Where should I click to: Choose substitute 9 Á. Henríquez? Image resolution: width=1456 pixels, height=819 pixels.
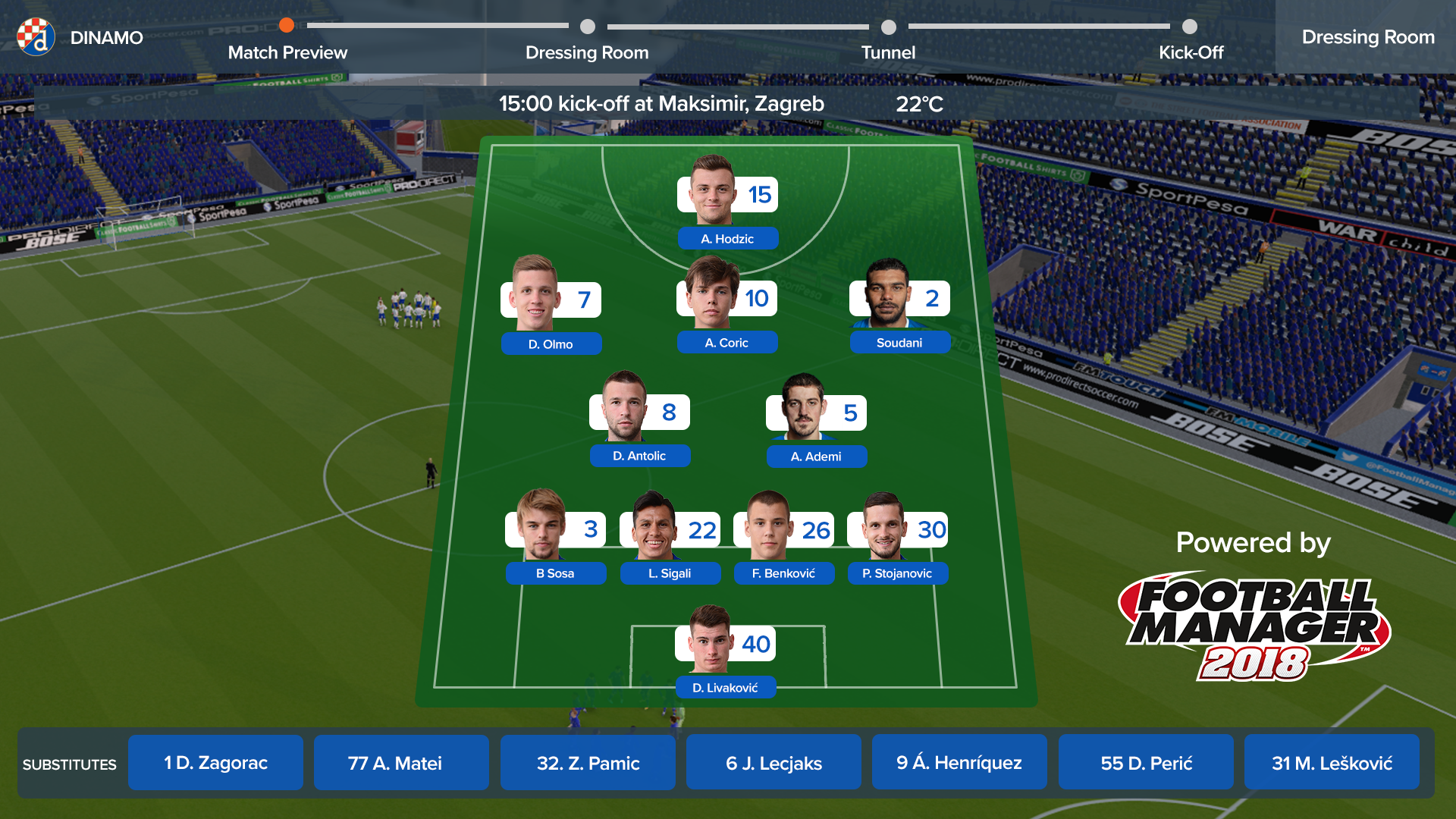(959, 763)
